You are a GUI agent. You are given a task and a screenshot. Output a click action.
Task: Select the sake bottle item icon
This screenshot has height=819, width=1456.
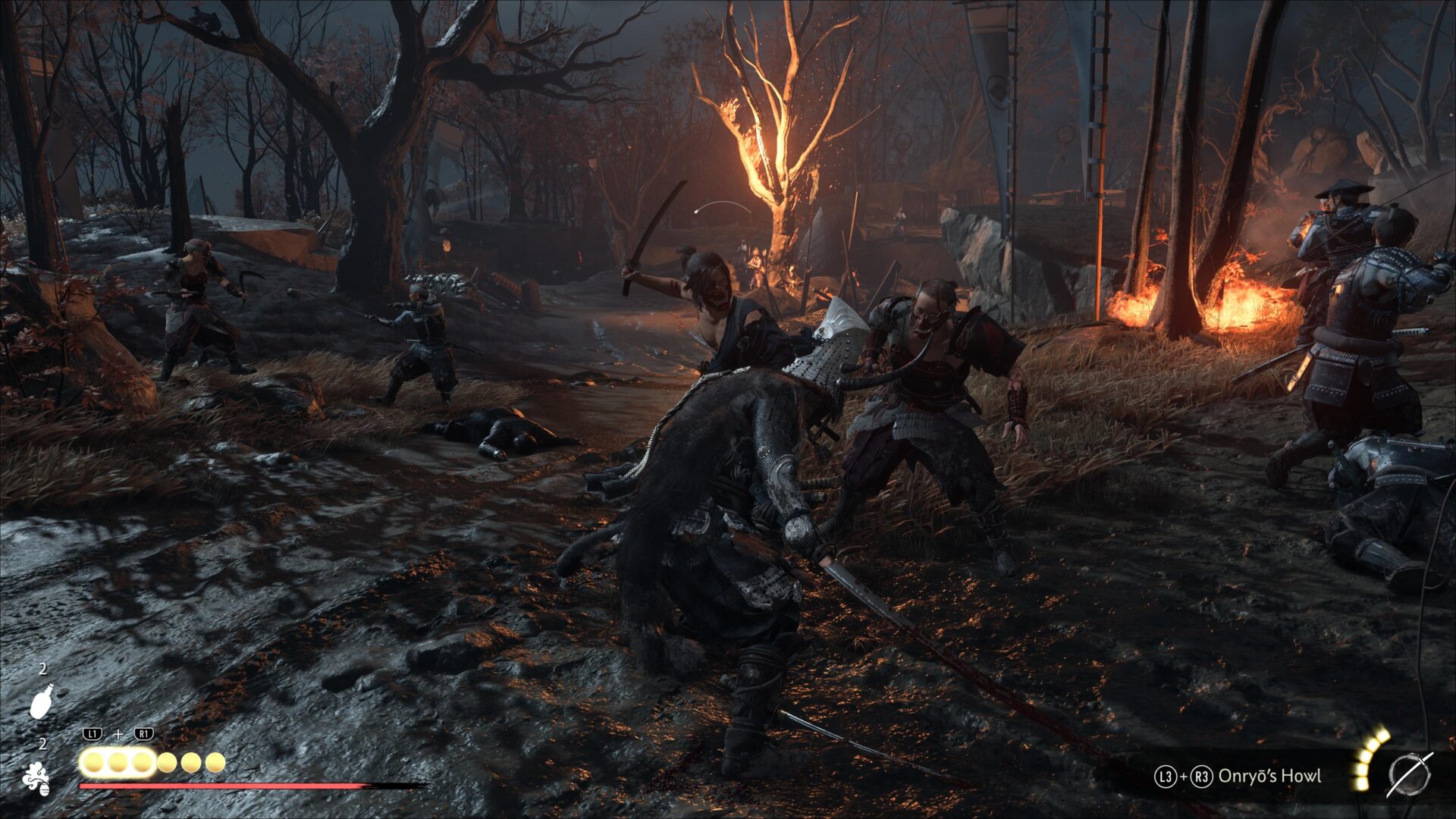click(x=42, y=700)
